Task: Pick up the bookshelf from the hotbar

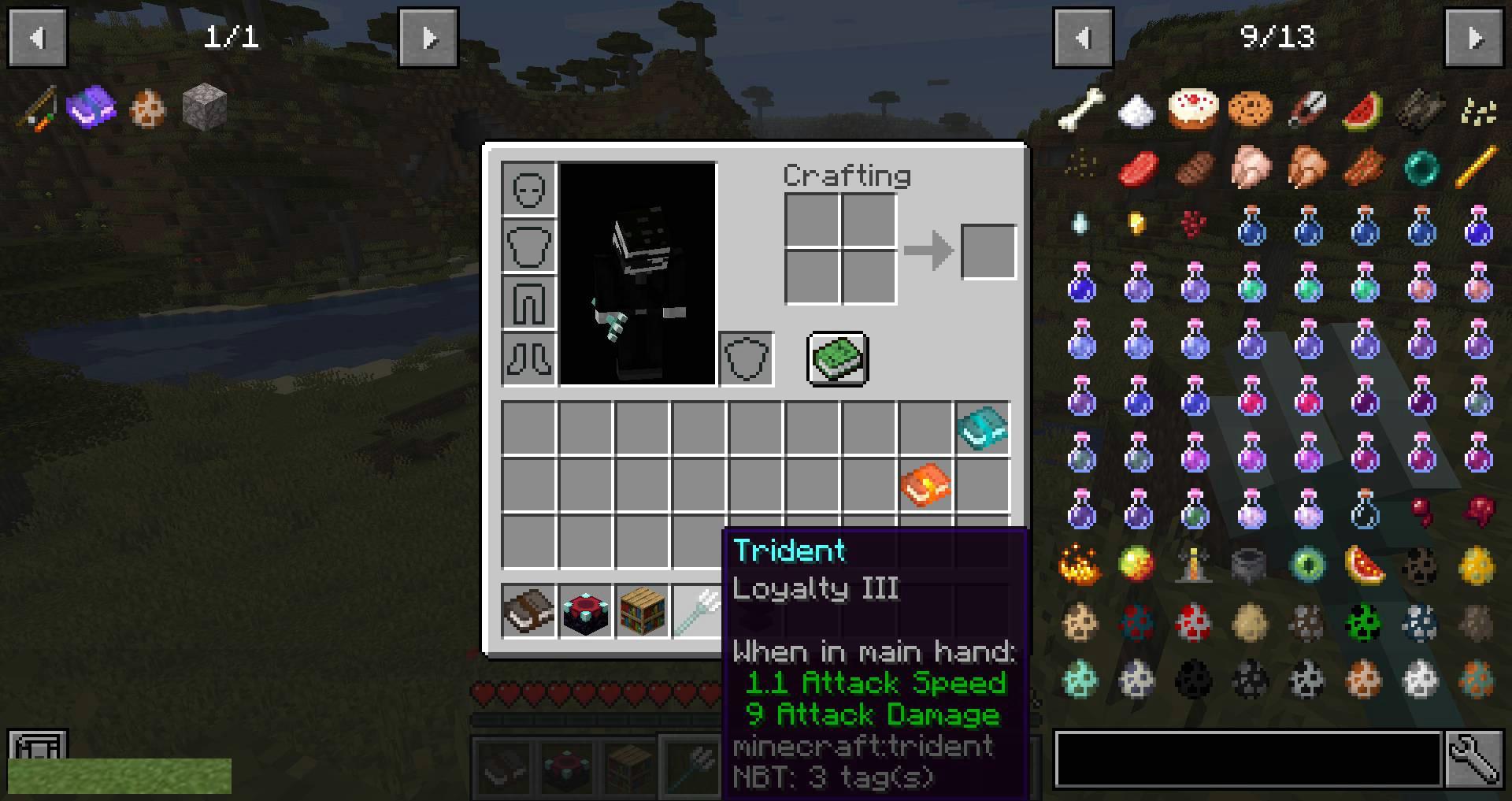Action: click(x=642, y=611)
